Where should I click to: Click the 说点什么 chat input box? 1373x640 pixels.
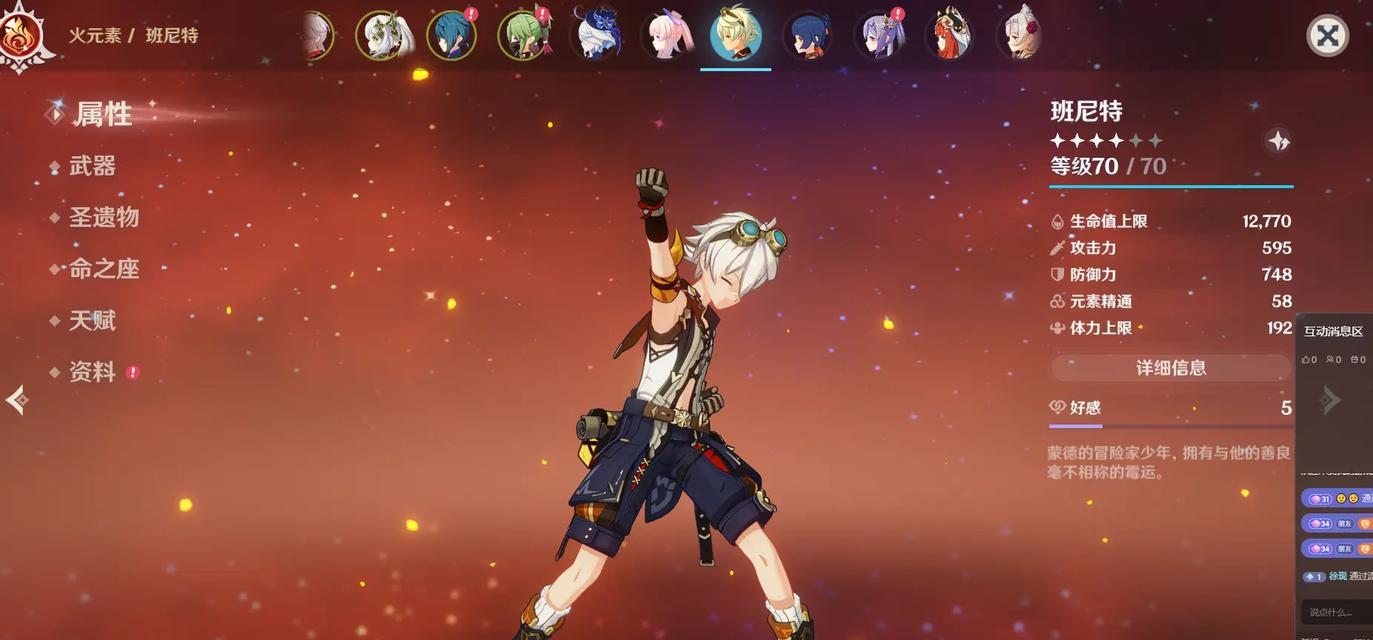[x=1337, y=612]
